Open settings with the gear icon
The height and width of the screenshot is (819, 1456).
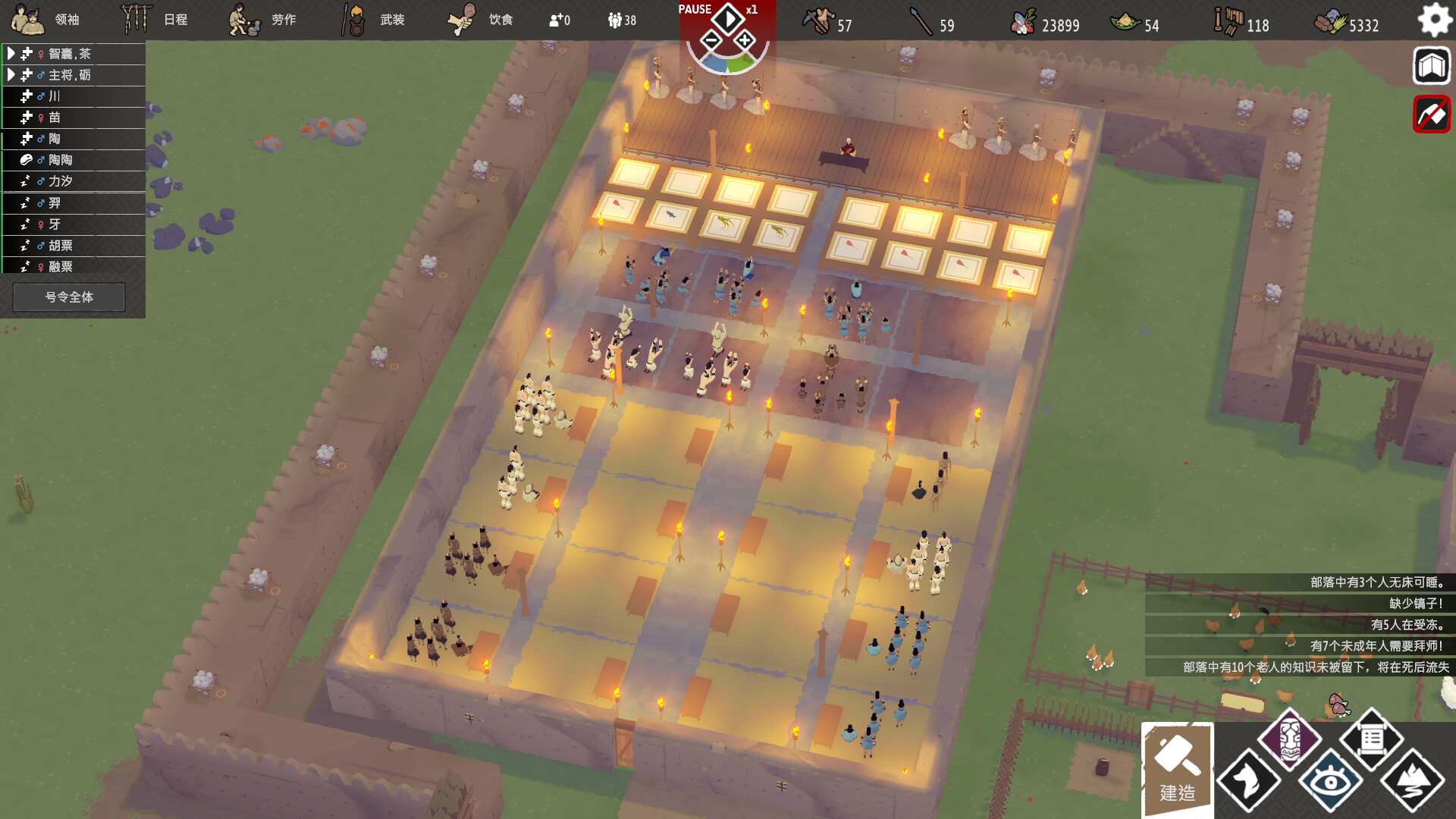pyautogui.click(x=1433, y=20)
